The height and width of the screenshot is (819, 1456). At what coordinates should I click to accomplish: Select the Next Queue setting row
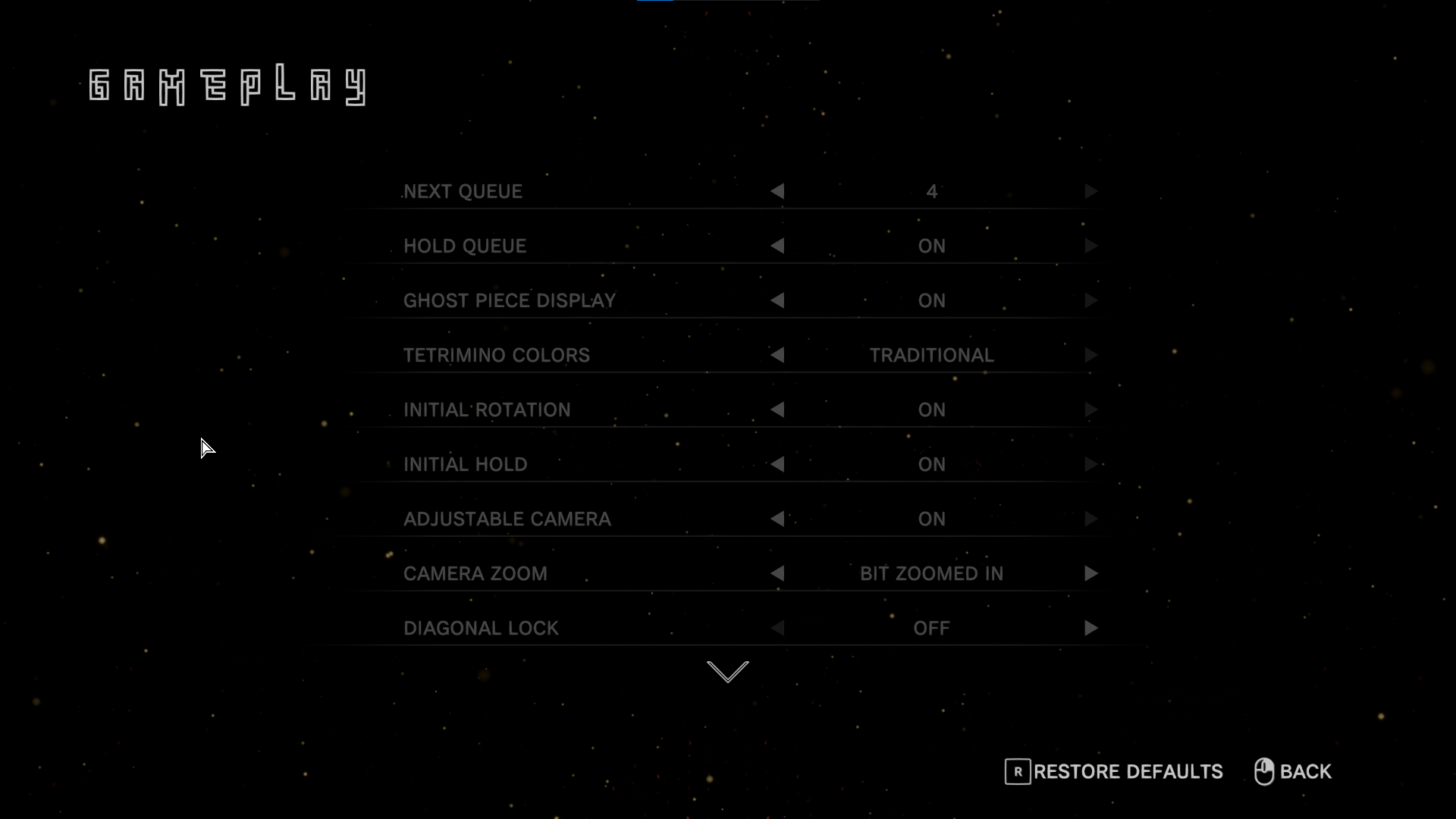pyautogui.click(x=463, y=192)
